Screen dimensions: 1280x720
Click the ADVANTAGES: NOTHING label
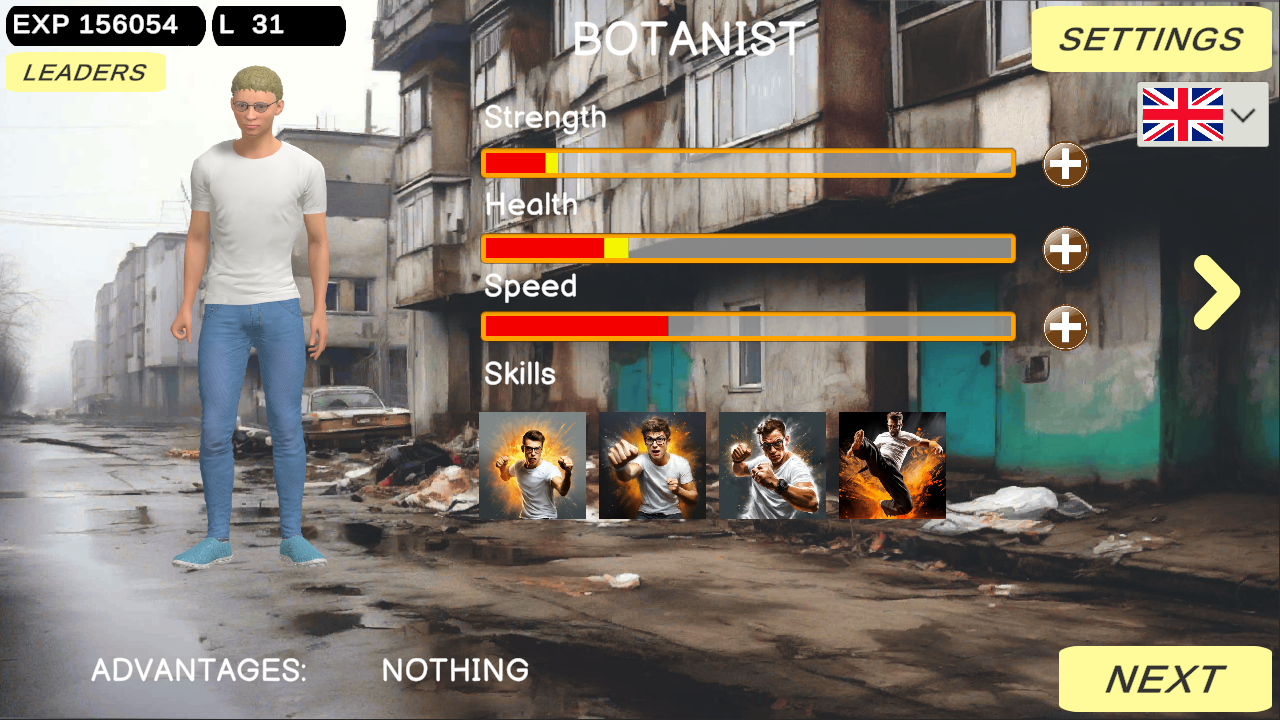308,669
